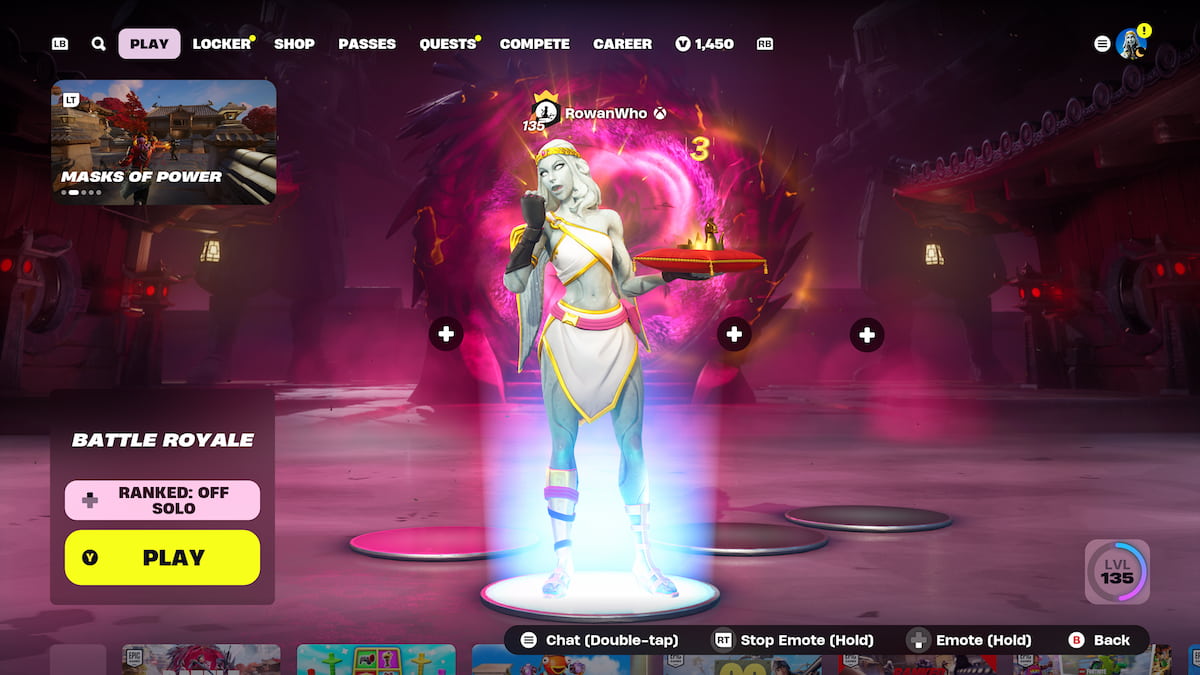Switch to the Compete tab
This screenshot has height=675, width=1200.
pyautogui.click(x=534, y=44)
